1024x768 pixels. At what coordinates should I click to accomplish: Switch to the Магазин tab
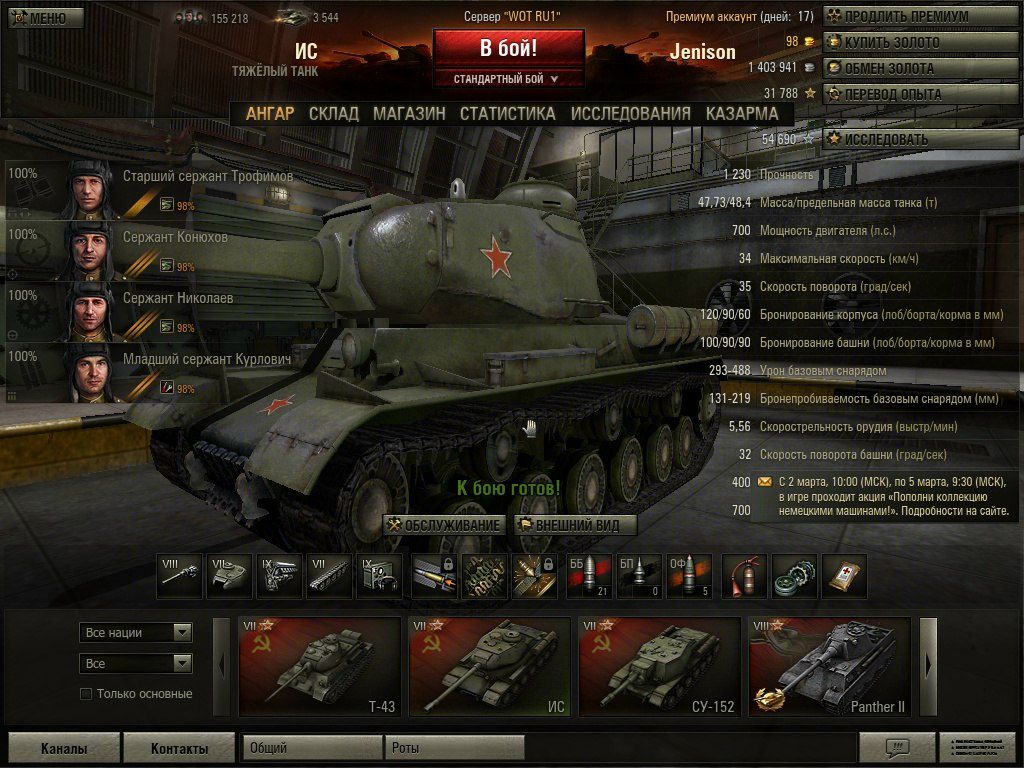(409, 113)
